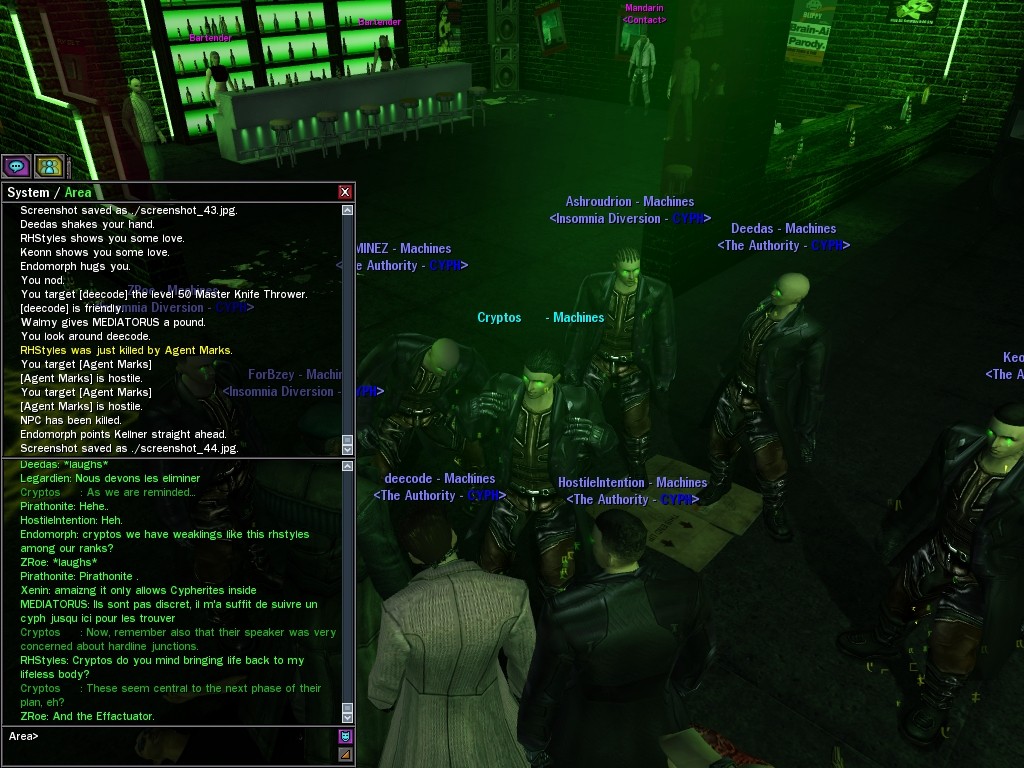Close the System / Area chat window
Image resolution: width=1024 pixels, height=768 pixels.
pos(345,192)
